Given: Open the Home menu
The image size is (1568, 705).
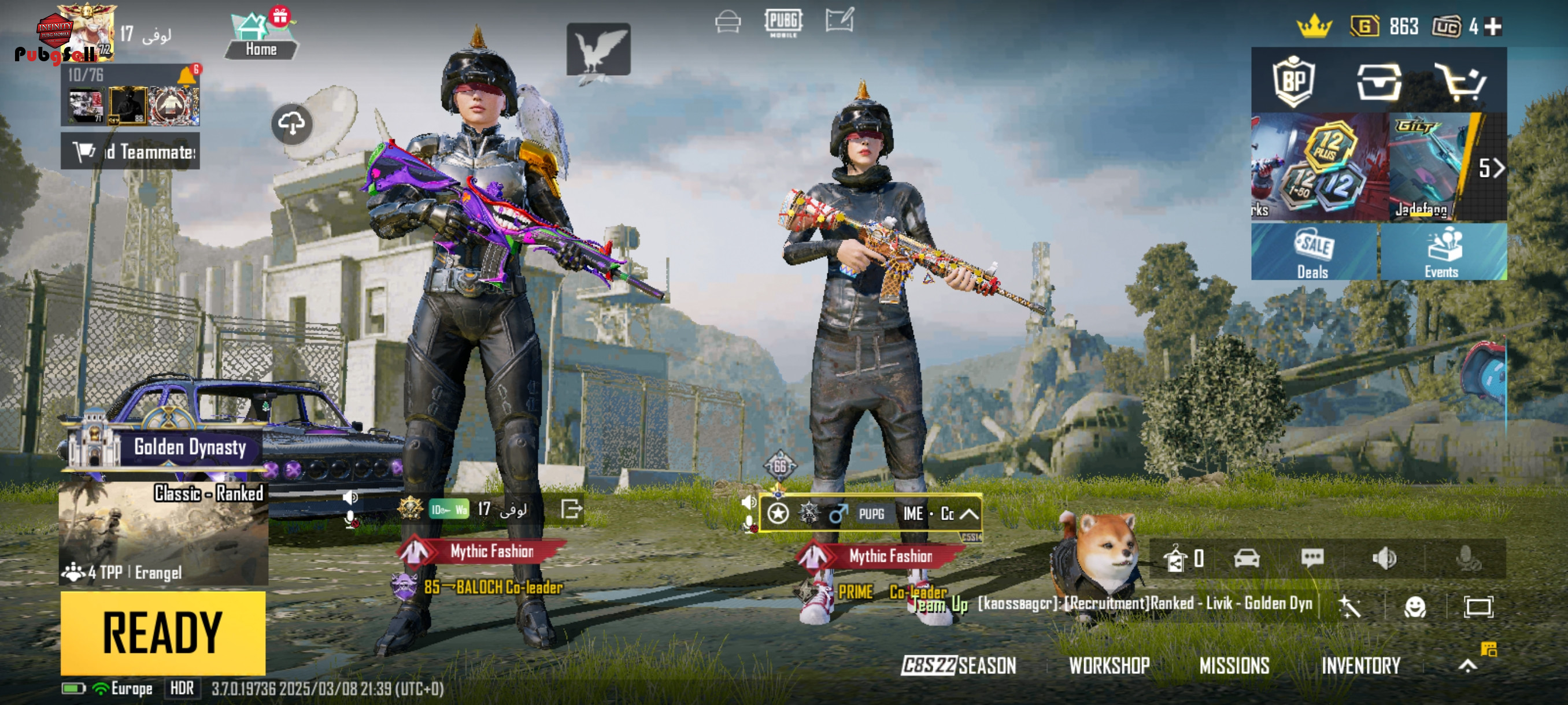Looking at the screenshot, I should [x=261, y=38].
